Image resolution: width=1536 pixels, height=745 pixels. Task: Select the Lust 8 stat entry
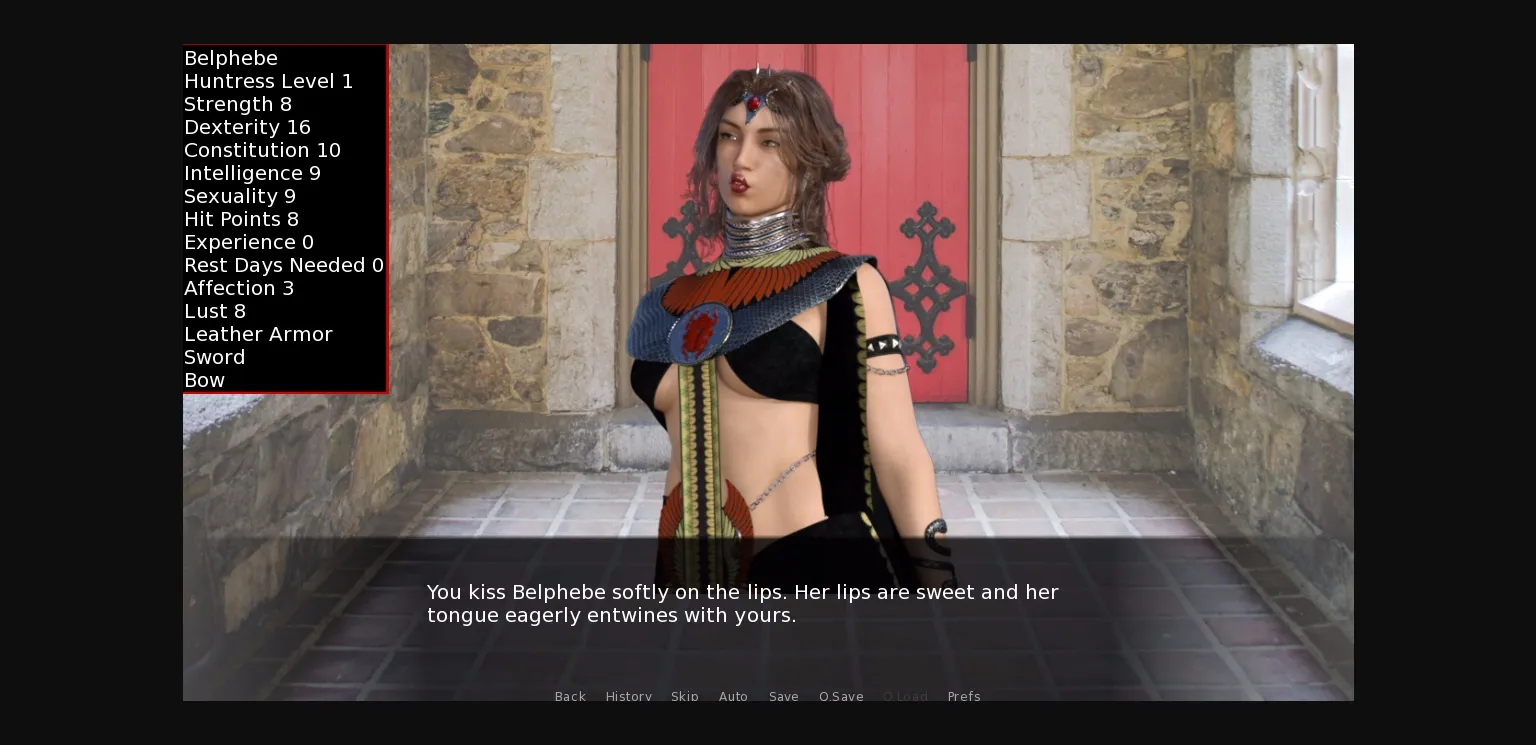click(x=215, y=311)
